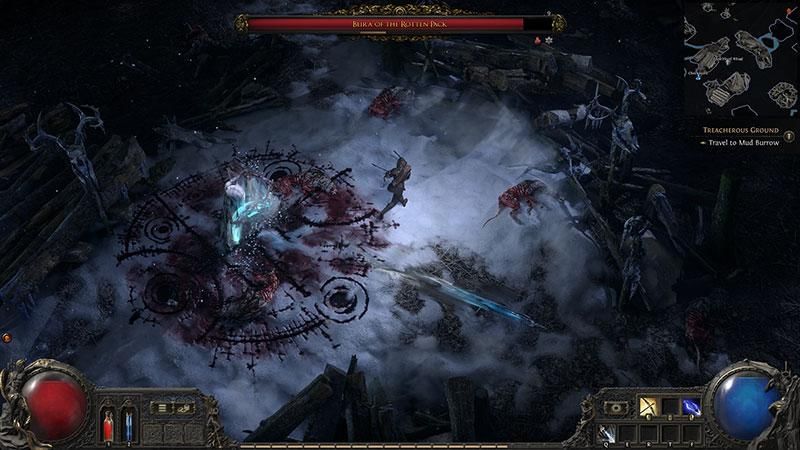Click the eye-shaped button beside the skill bar

tap(616, 407)
